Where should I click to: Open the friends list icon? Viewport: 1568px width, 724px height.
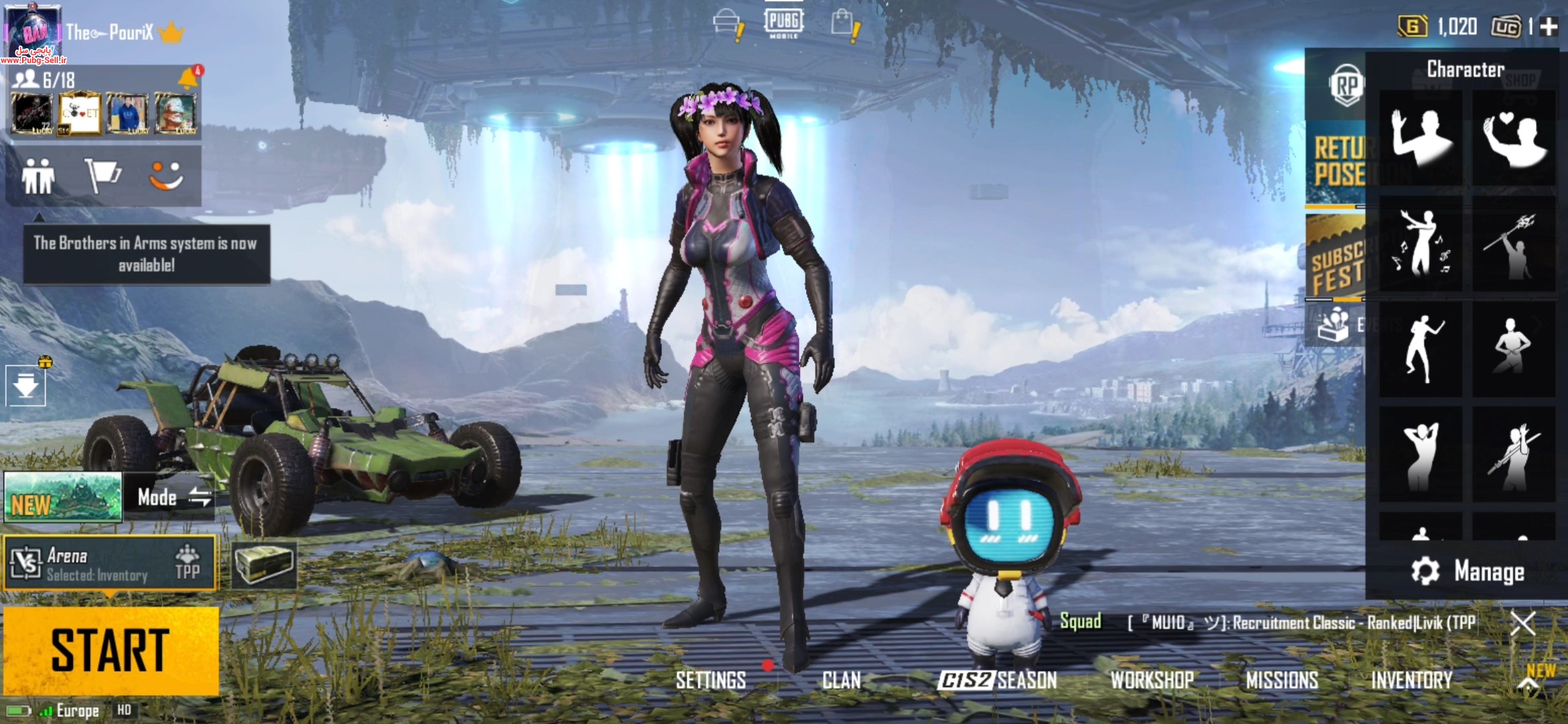(38, 176)
